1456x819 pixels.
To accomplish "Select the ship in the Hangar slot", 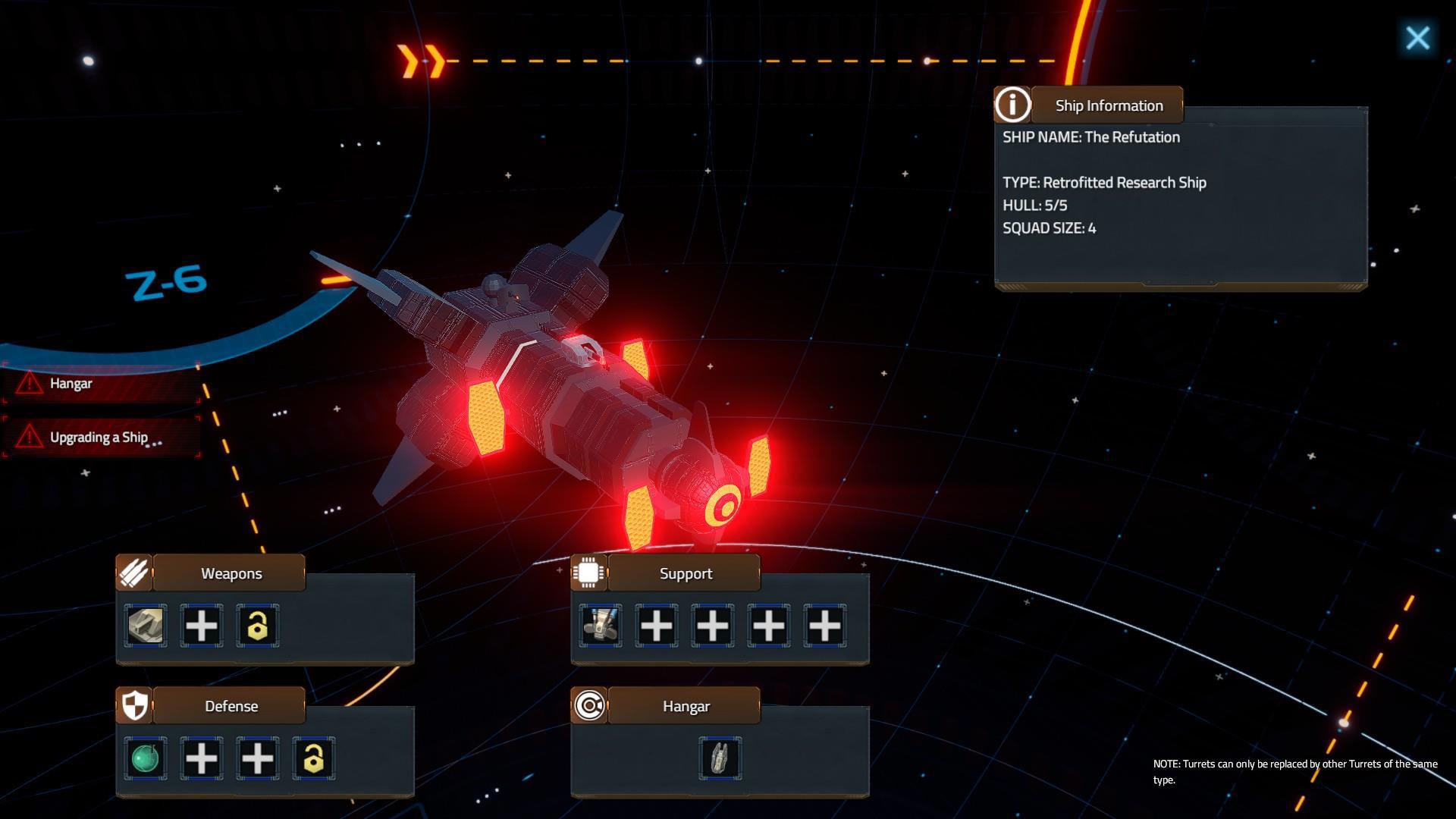I will pos(720,758).
